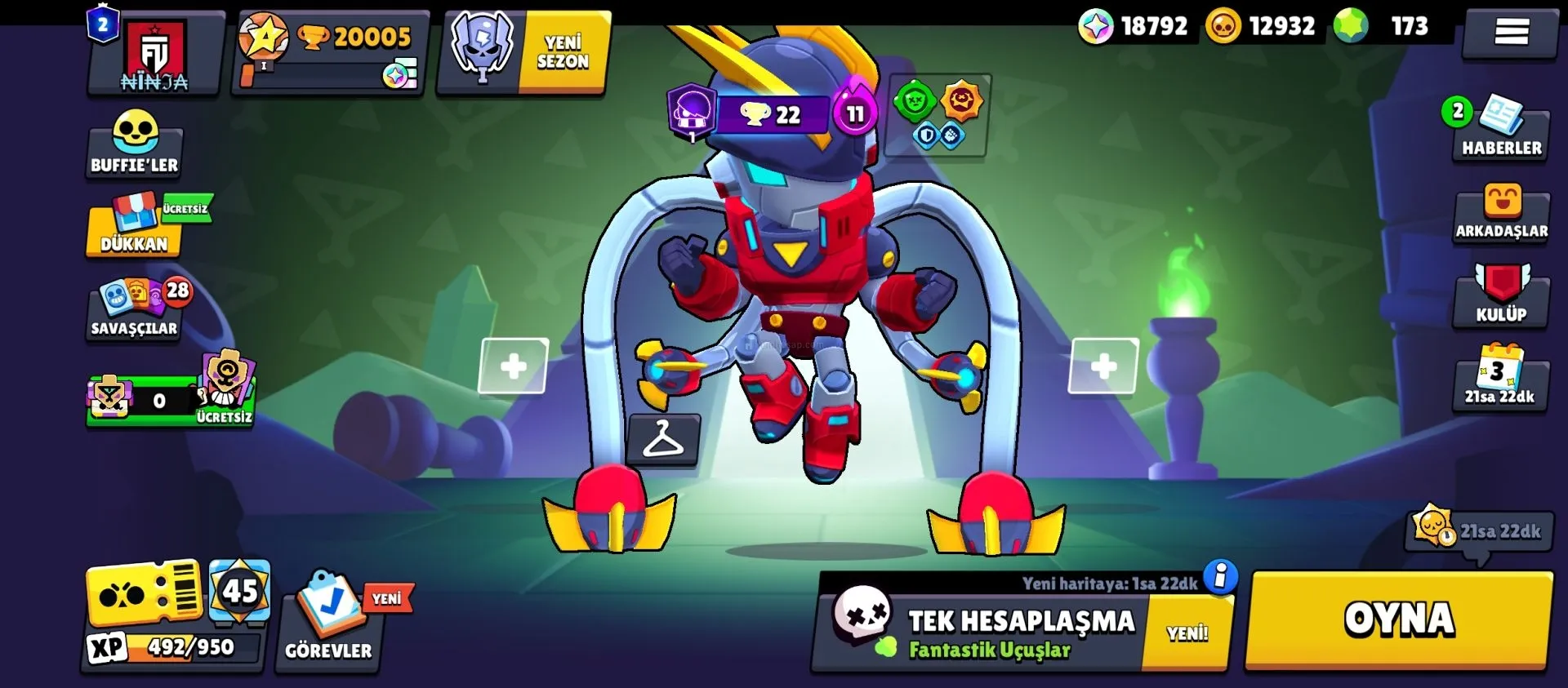Change skin with the hanger button
The height and width of the screenshot is (688, 1568).
tap(662, 440)
